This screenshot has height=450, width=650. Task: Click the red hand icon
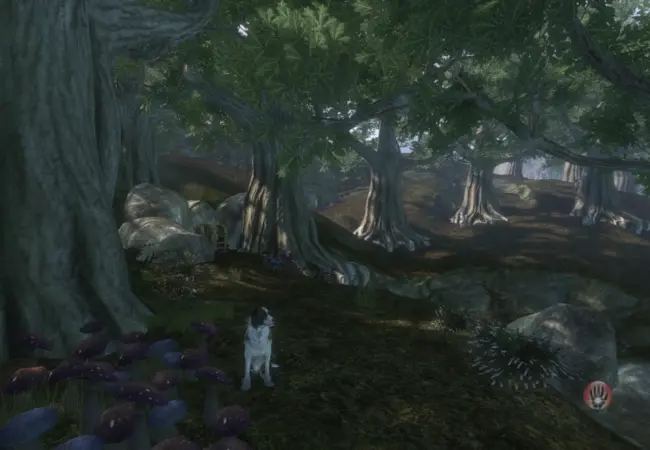click(x=597, y=395)
